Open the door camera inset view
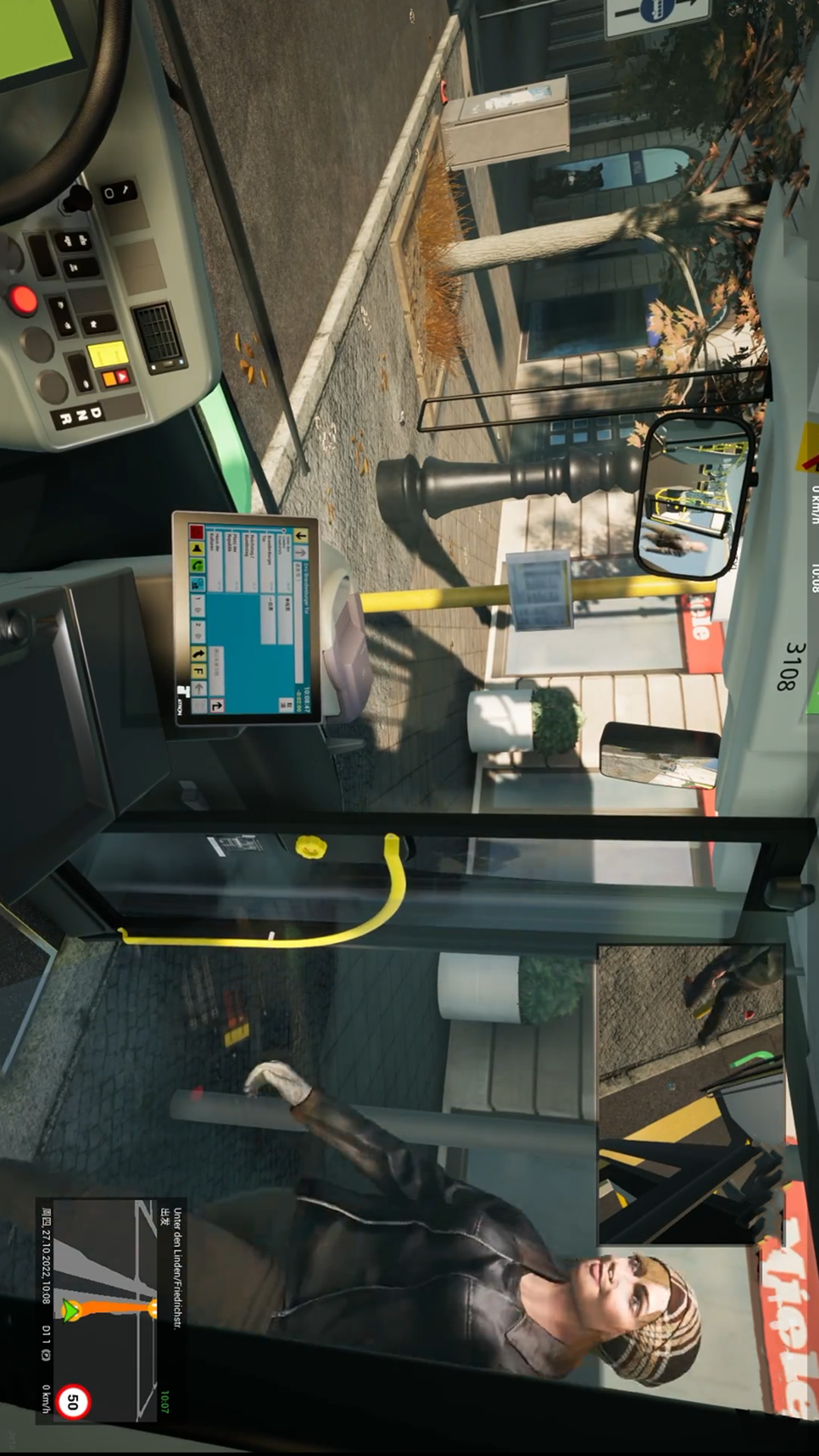This screenshot has width=819, height=1456. 691,1094
